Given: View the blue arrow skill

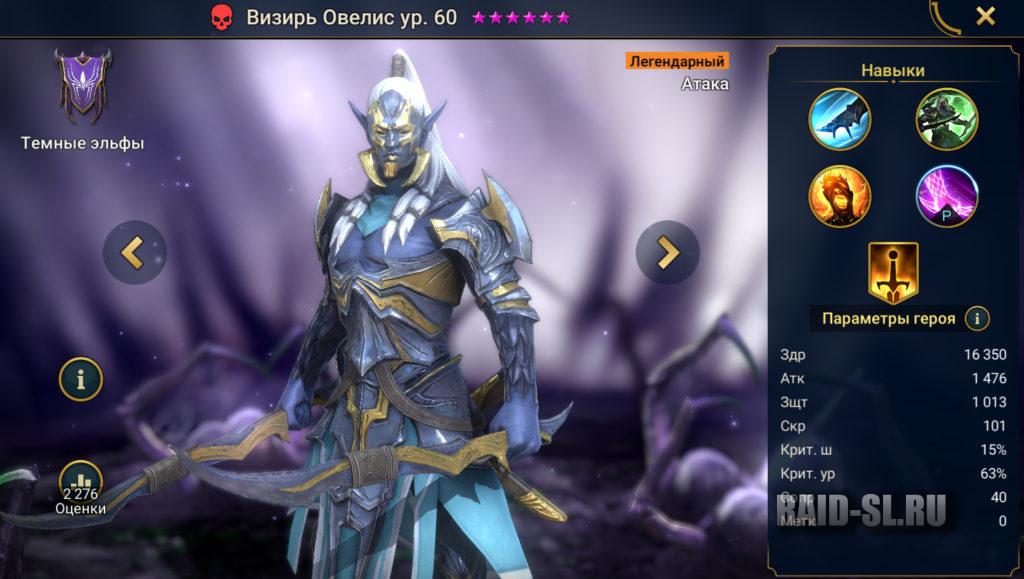Looking at the screenshot, I should (840, 119).
